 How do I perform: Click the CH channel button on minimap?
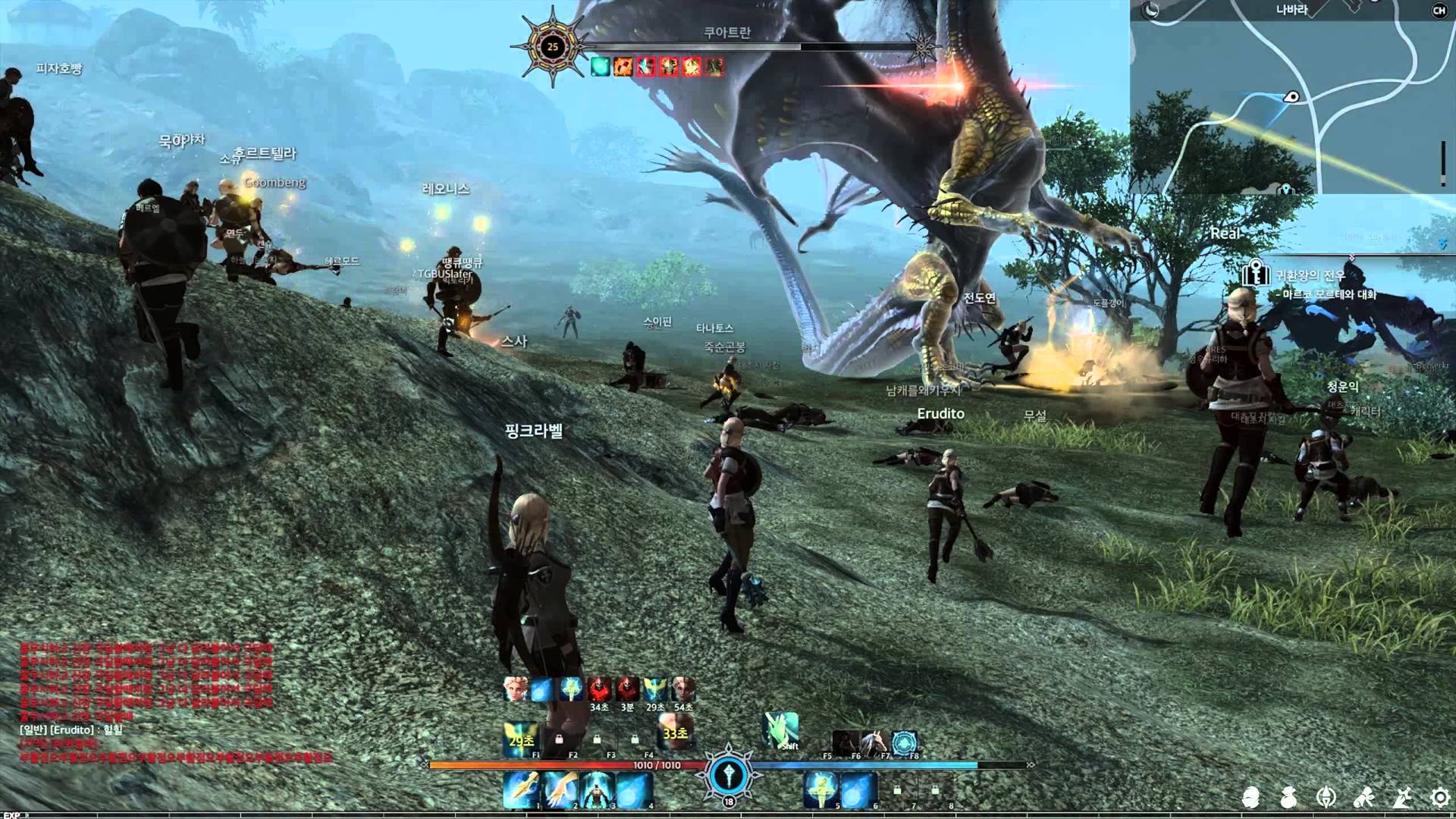[x=1439, y=11]
